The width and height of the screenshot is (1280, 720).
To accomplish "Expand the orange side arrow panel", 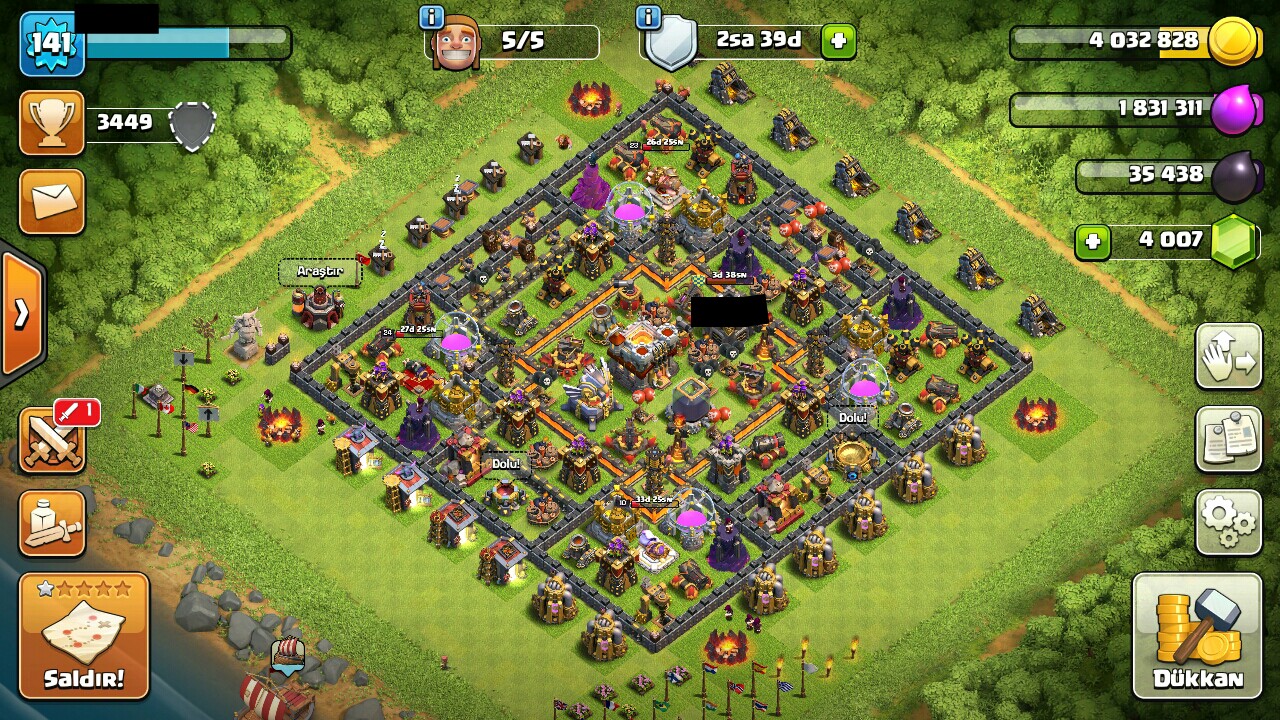I will pyautogui.click(x=21, y=313).
